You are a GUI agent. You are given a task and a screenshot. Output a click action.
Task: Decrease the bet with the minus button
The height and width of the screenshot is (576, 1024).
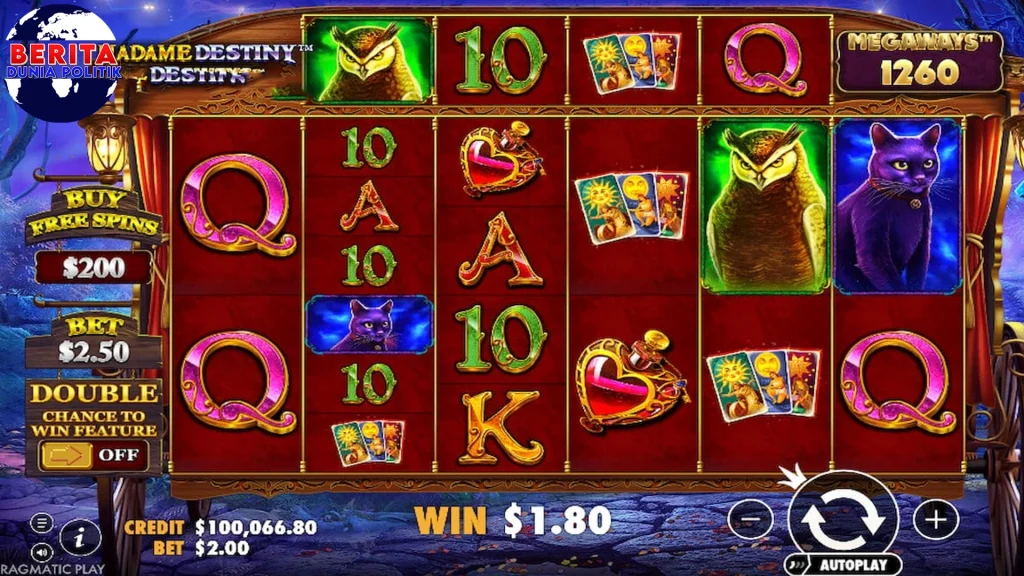[x=750, y=519]
